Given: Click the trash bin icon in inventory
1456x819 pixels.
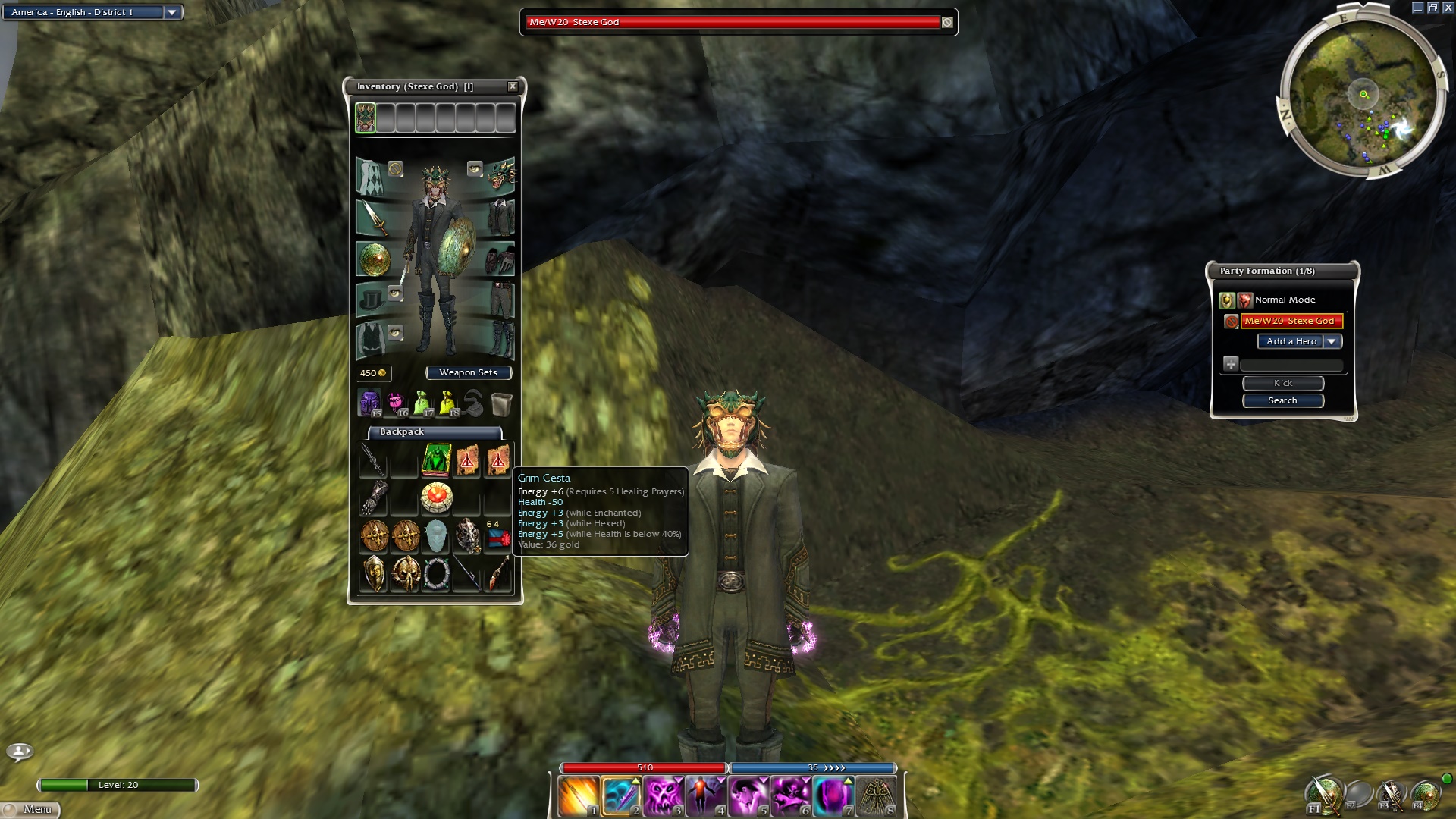Looking at the screenshot, I should coord(500,403).
